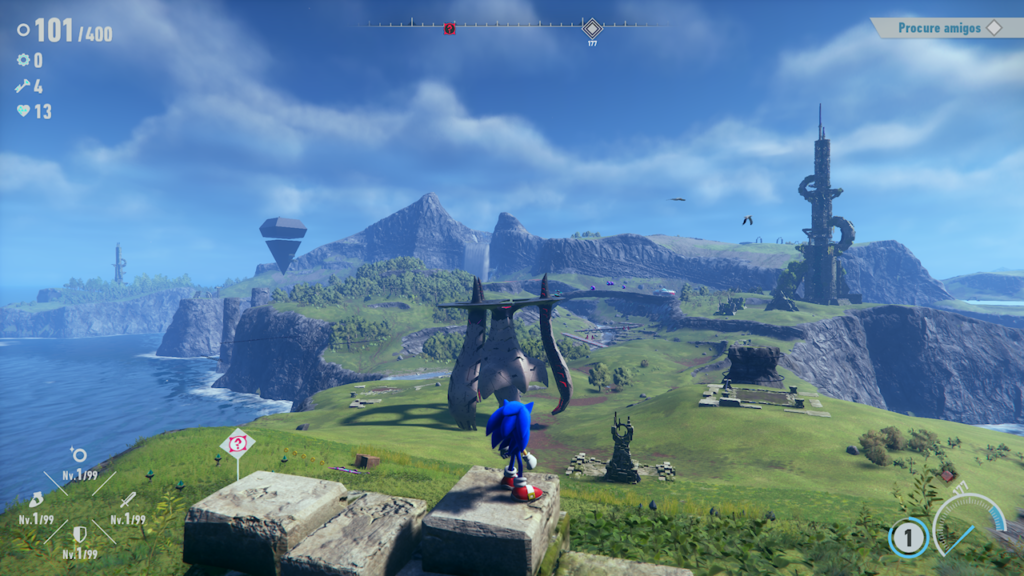Select the white diamond objective compass marker
Image resolution: width=1024 pixels, height=576 pixels.
pos(592,27)
